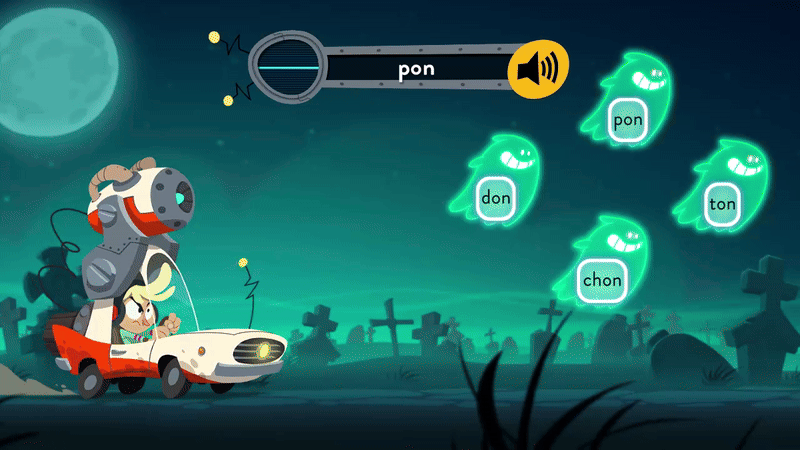This screenshot has width=800, height=450.
Task: Select the ghost labeled "pon"
Action: coord(628,119)
